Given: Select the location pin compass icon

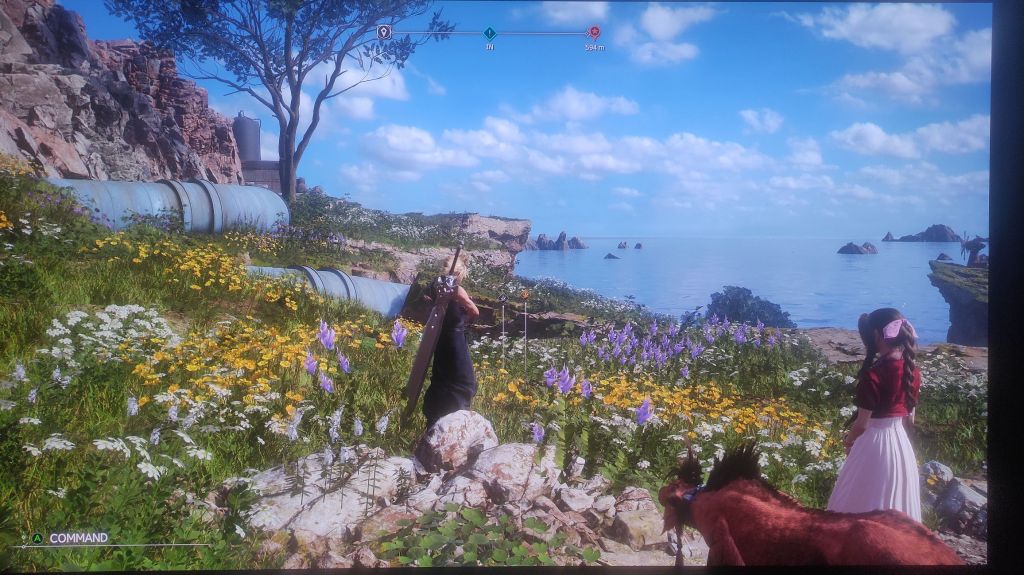Looking at the screenshot, I should (x=384, y=32).
